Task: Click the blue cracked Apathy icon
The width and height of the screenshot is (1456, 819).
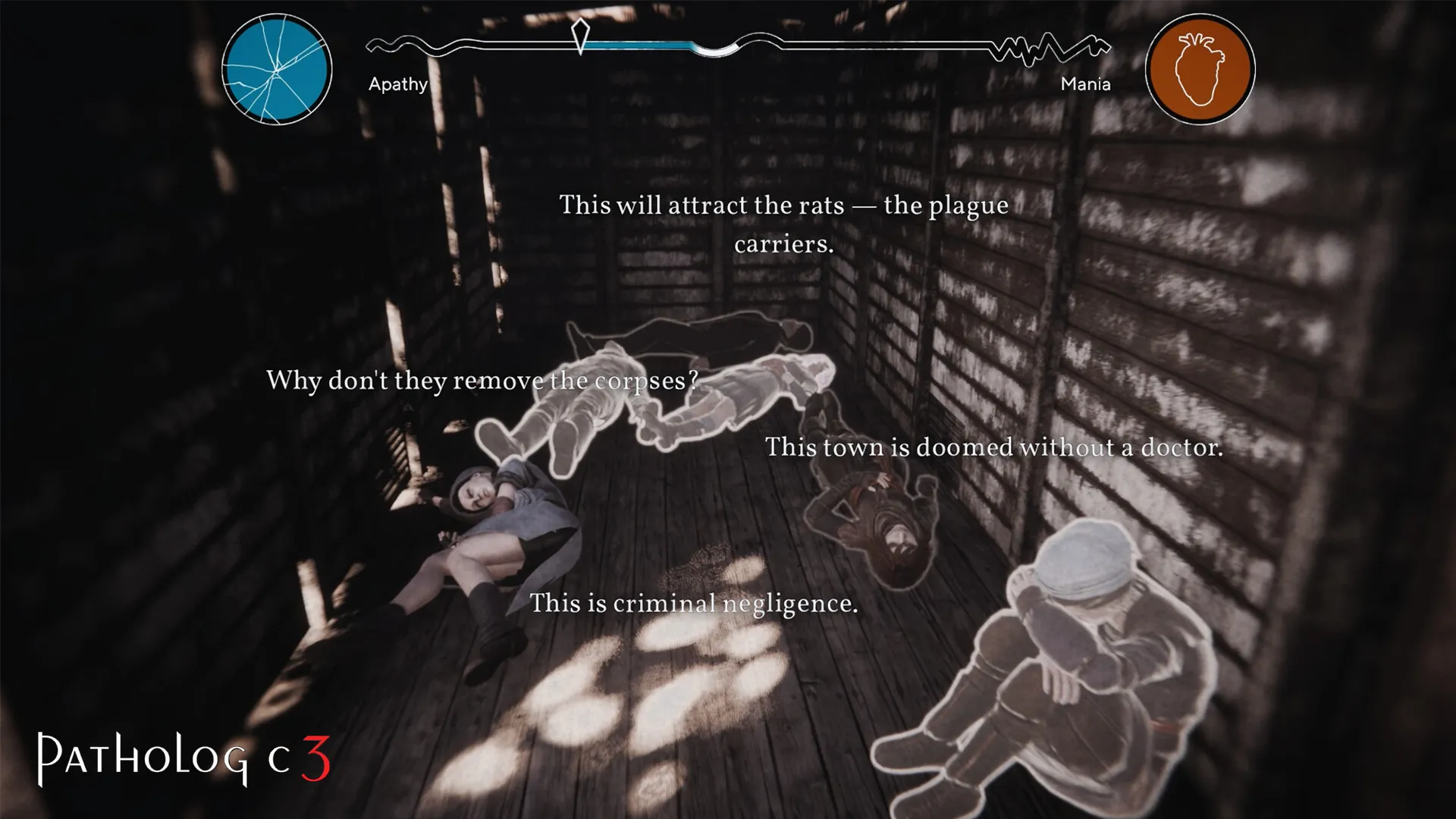Action: pos(277,69)
